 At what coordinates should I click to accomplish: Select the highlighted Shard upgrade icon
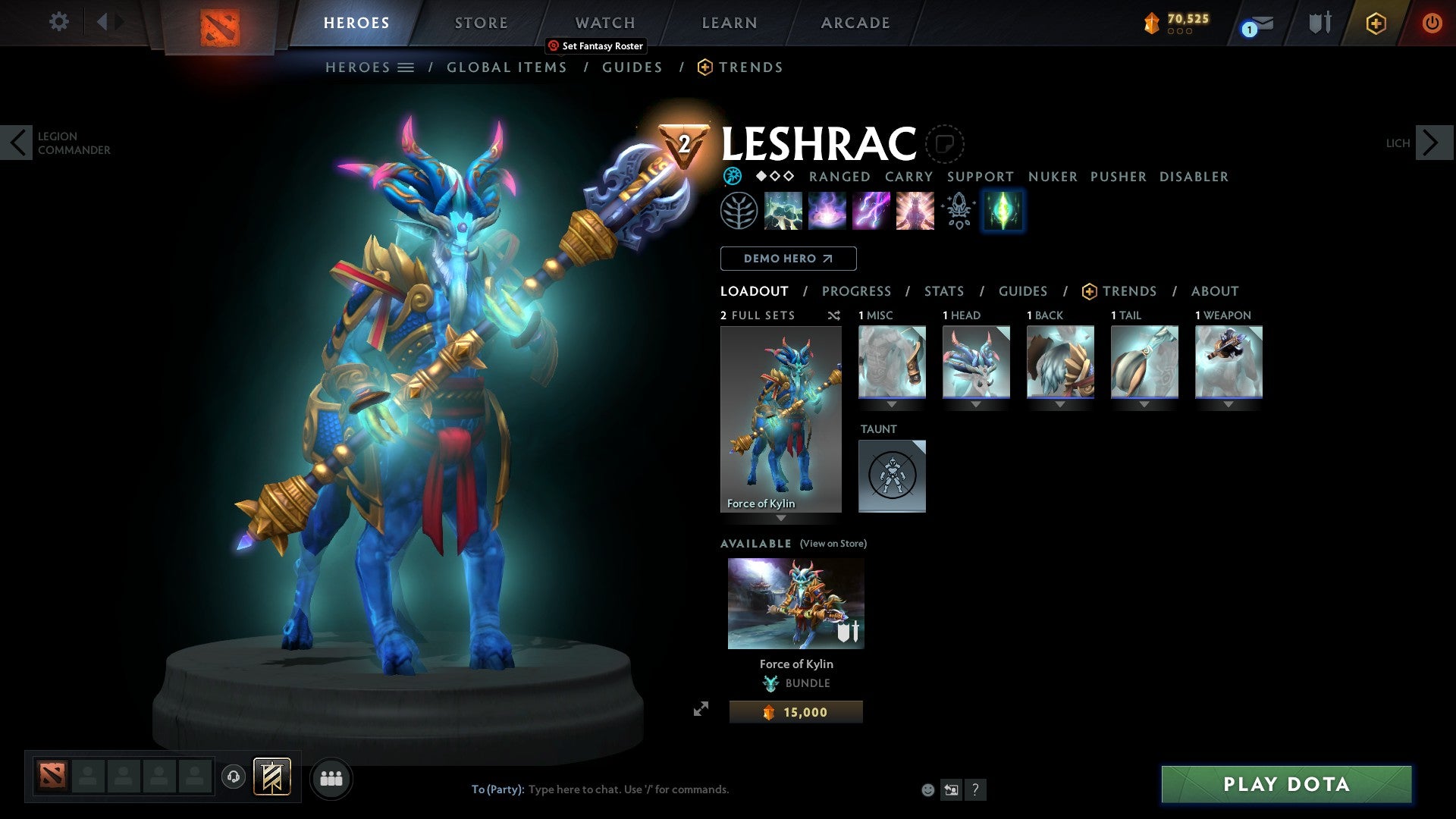pyautogui.click(x=1003, y=211)
